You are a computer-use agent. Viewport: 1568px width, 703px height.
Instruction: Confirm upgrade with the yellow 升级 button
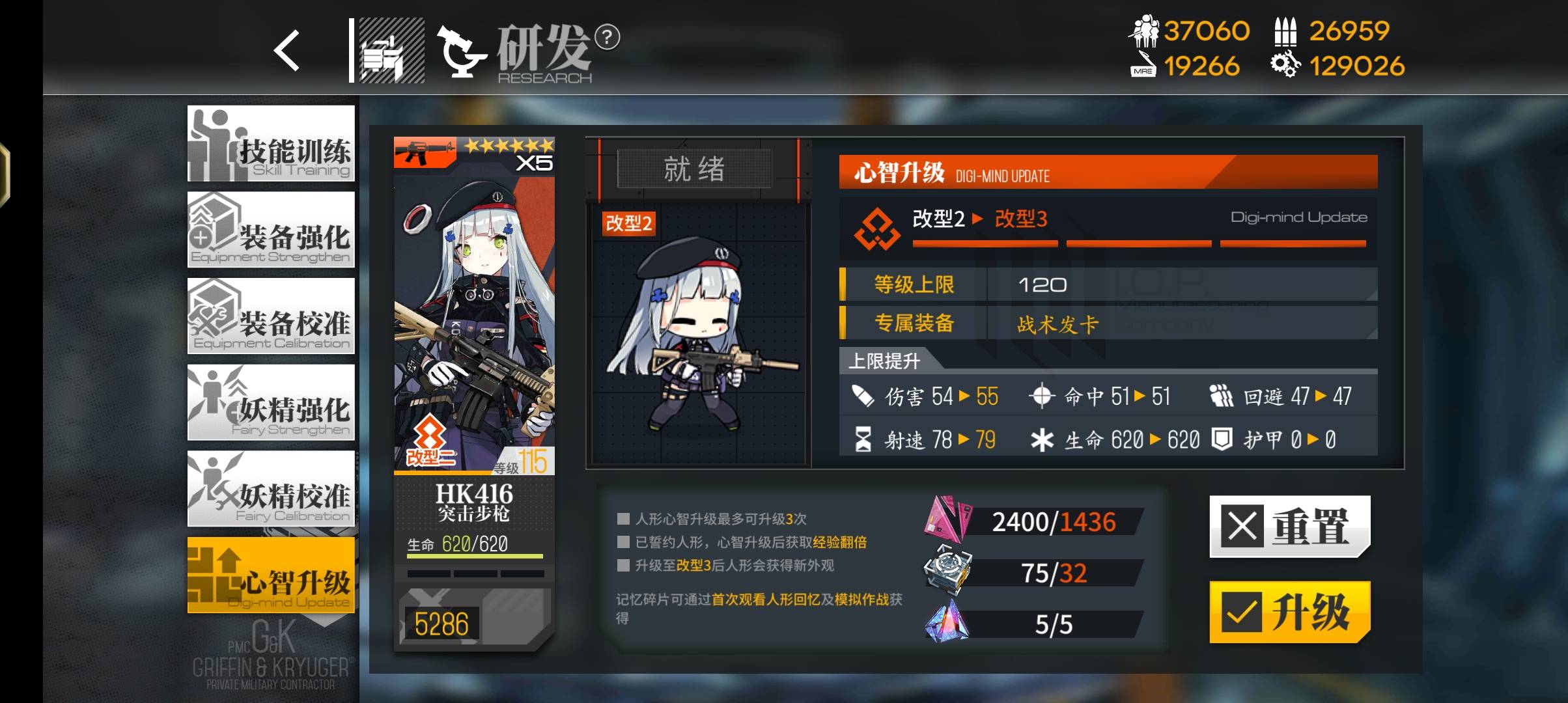coord(1289,612)
